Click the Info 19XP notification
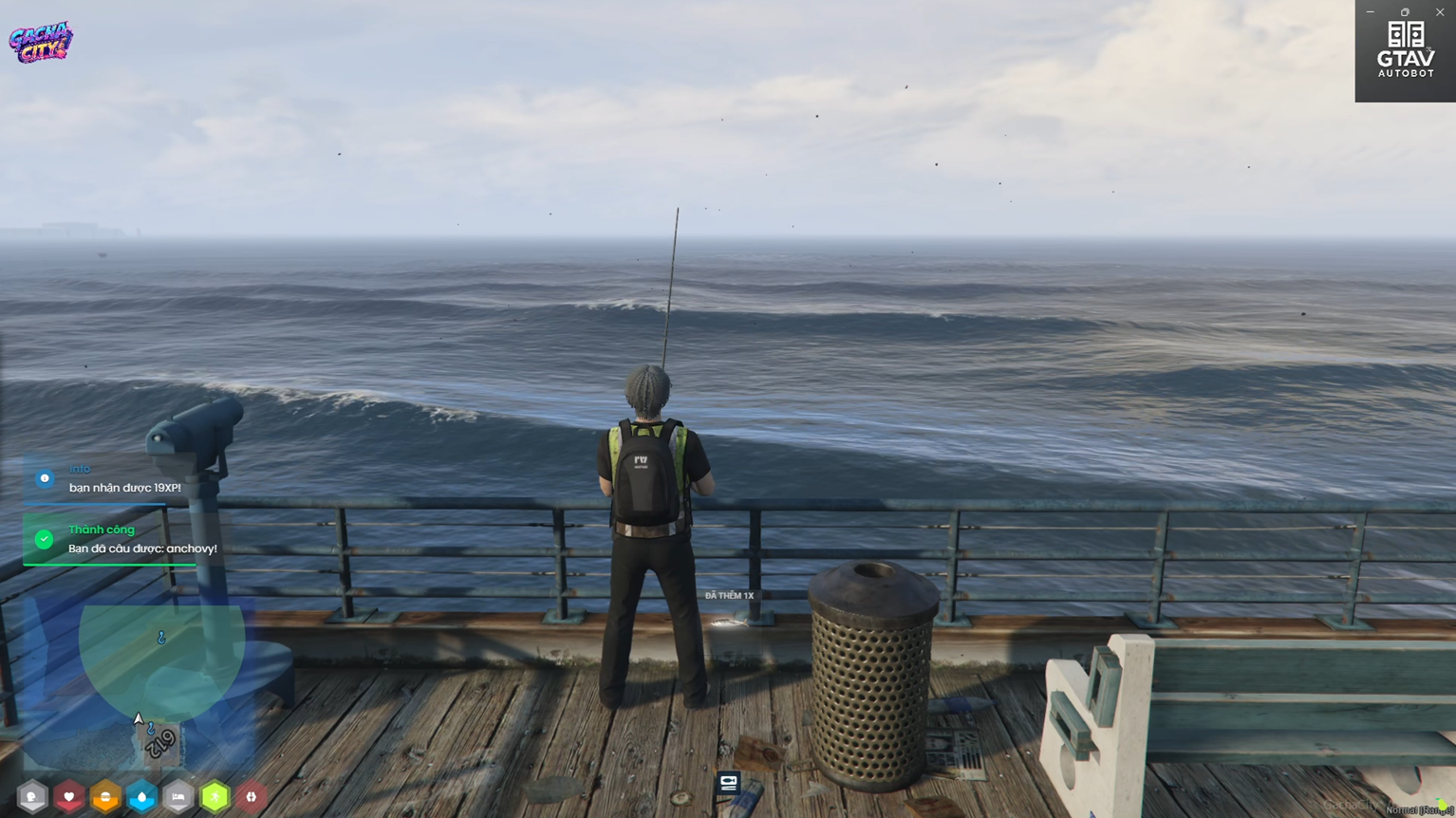 (123, 478)
